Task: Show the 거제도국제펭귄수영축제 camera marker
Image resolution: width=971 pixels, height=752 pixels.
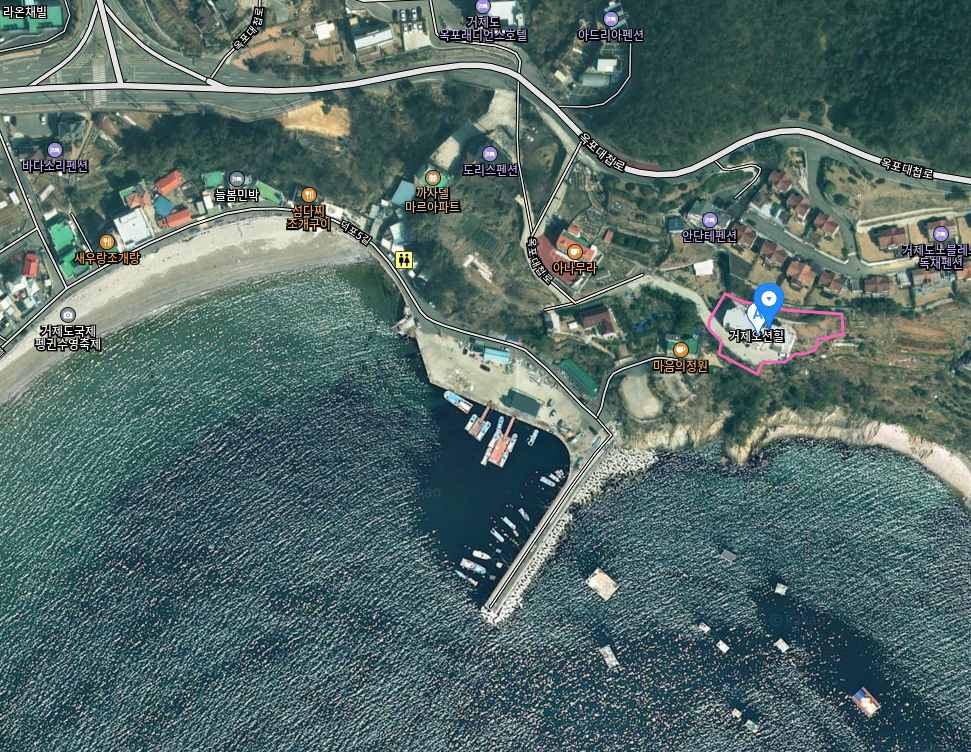Action: coord(67,315)
